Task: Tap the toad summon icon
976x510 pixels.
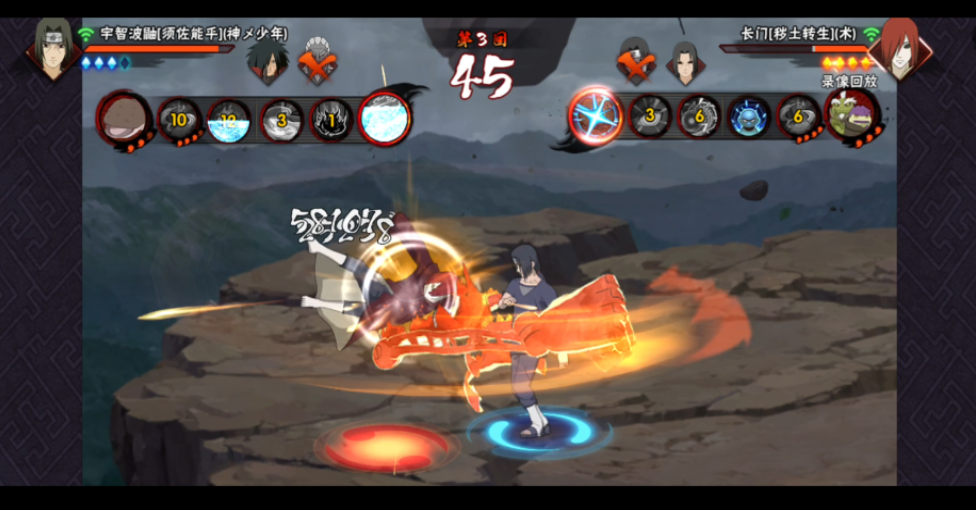Action: click(852, 117)
